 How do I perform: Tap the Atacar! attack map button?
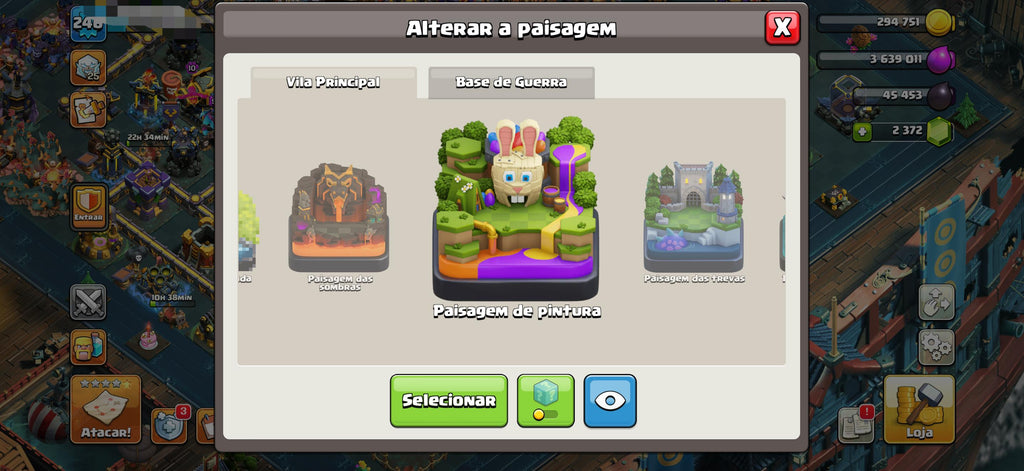(x=105, y=409)
